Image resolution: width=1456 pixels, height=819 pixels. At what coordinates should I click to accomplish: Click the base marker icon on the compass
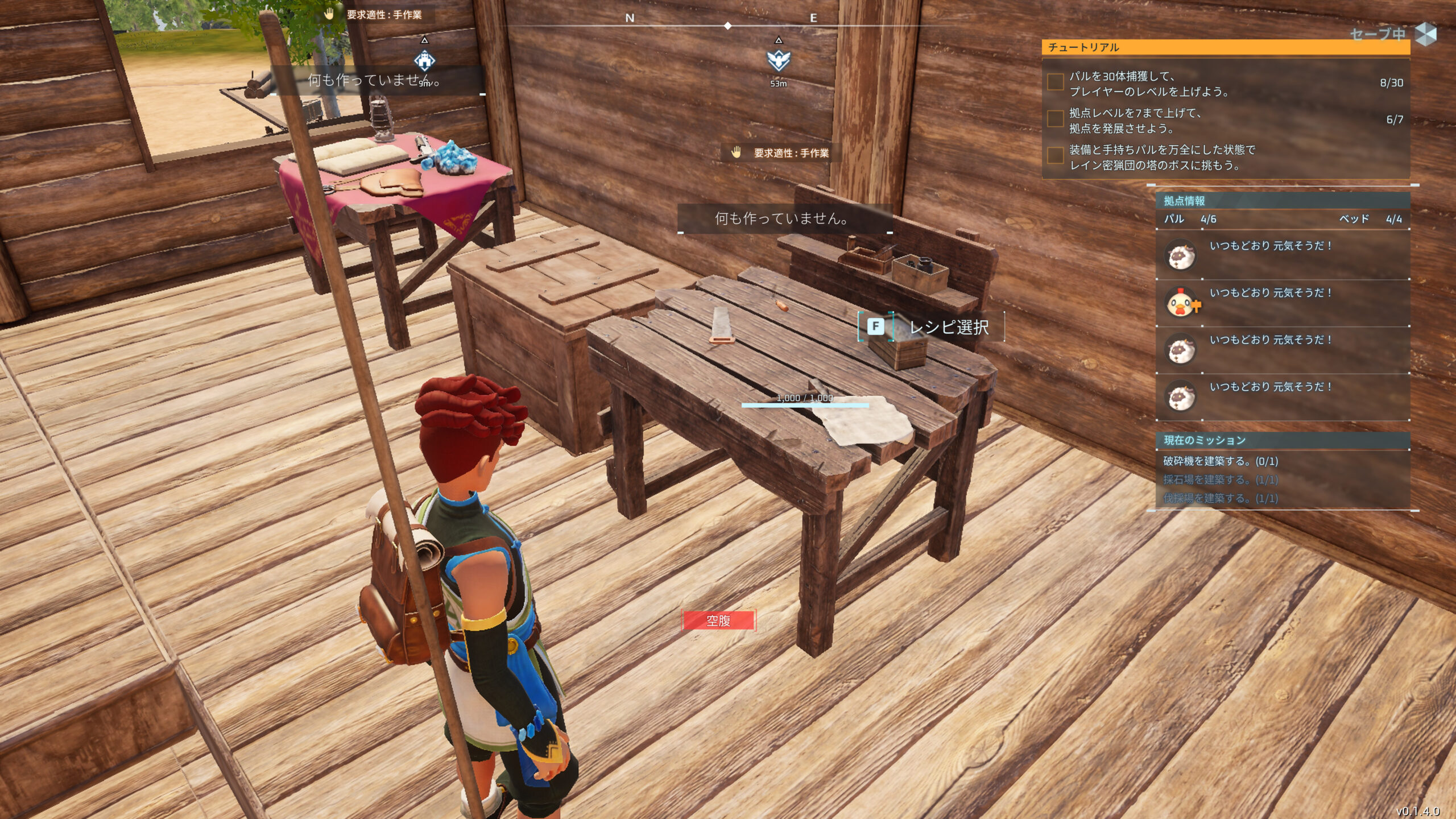coord(424,60)
